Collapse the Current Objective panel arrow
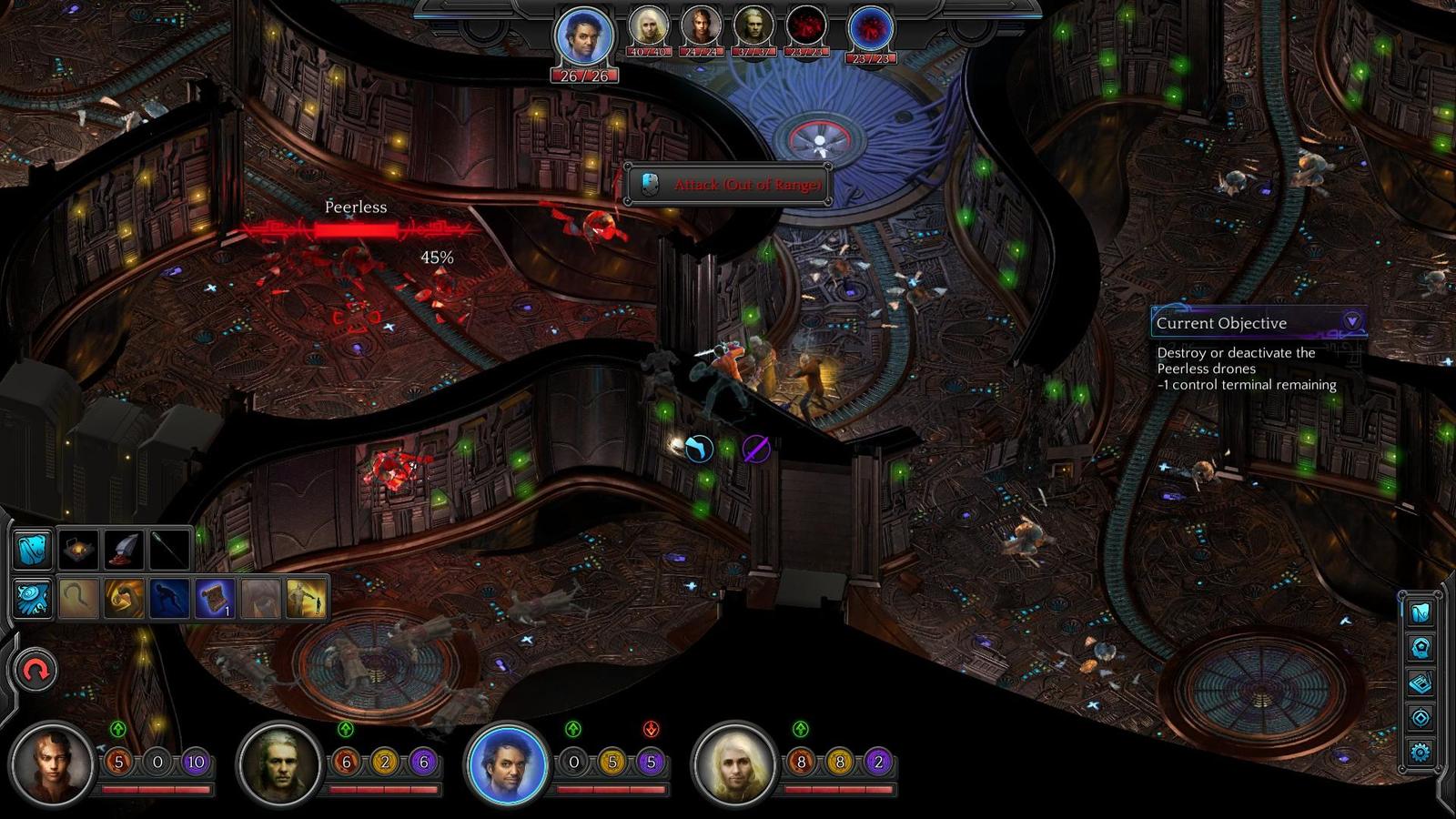 coord(1352,321)
